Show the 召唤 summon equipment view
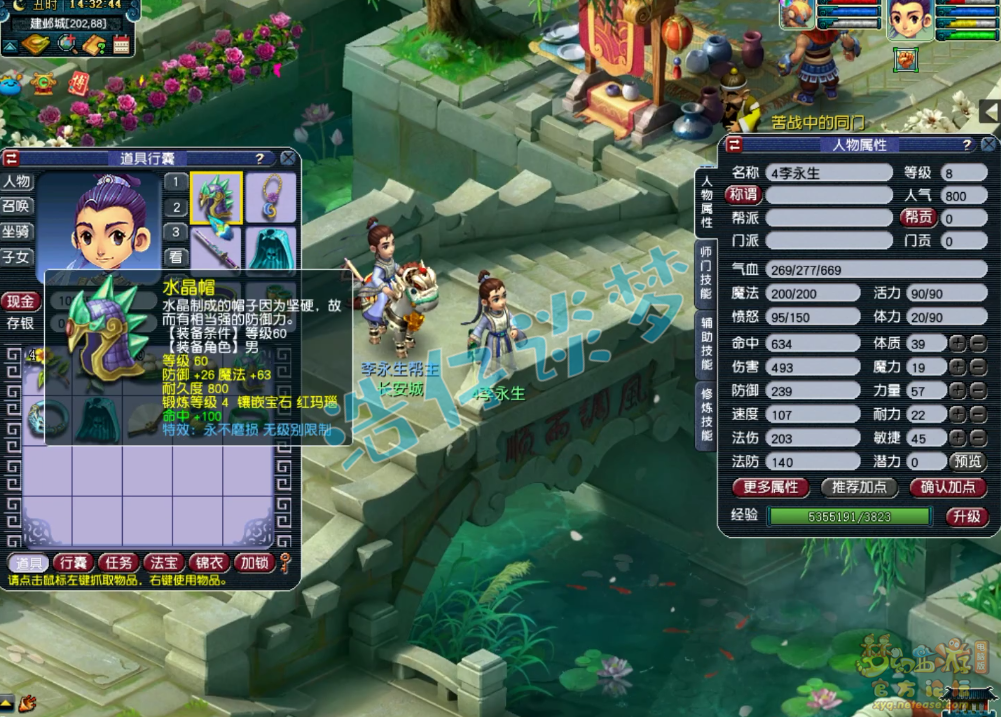 (16, 206)
